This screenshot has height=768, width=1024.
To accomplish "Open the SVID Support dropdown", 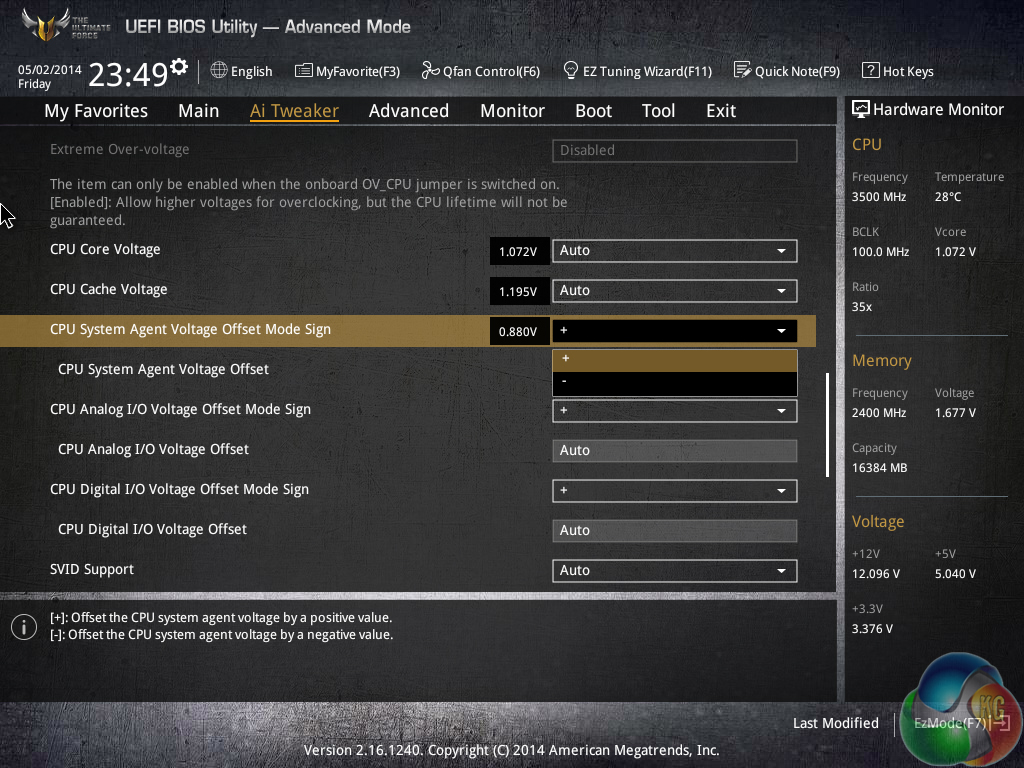I will coord(674,571).
